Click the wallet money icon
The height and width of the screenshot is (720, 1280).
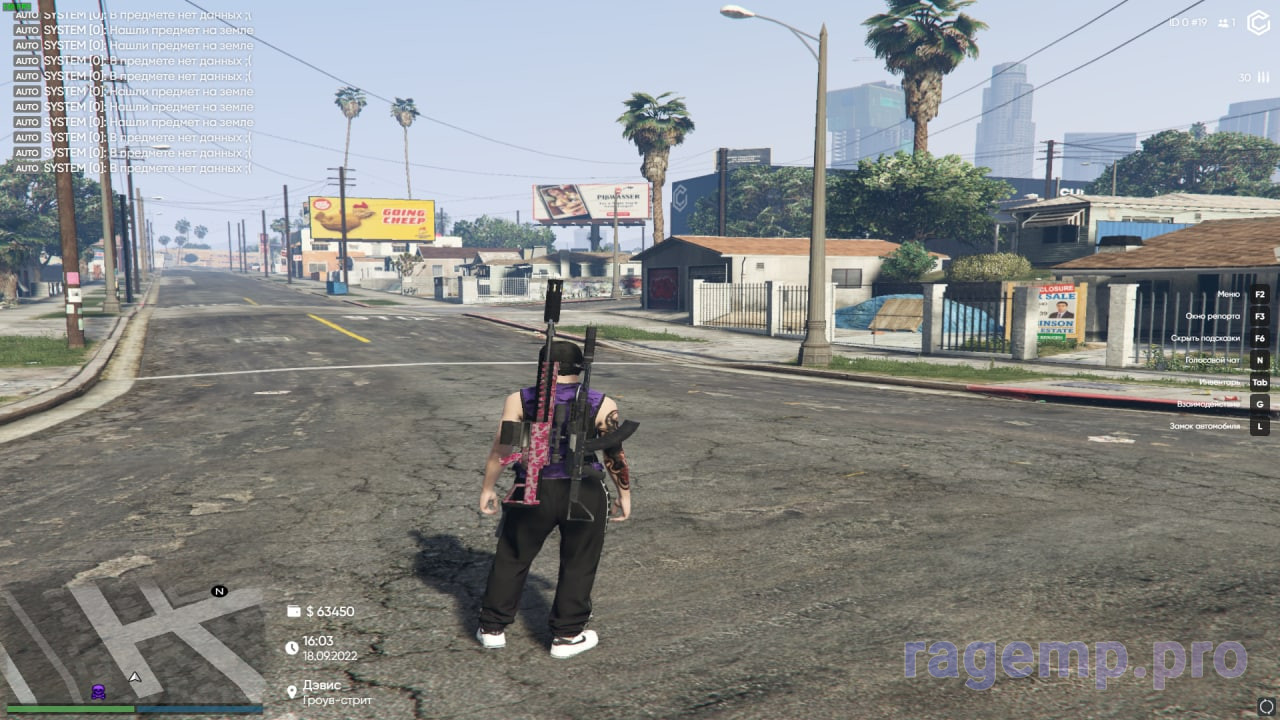(293, 611)
